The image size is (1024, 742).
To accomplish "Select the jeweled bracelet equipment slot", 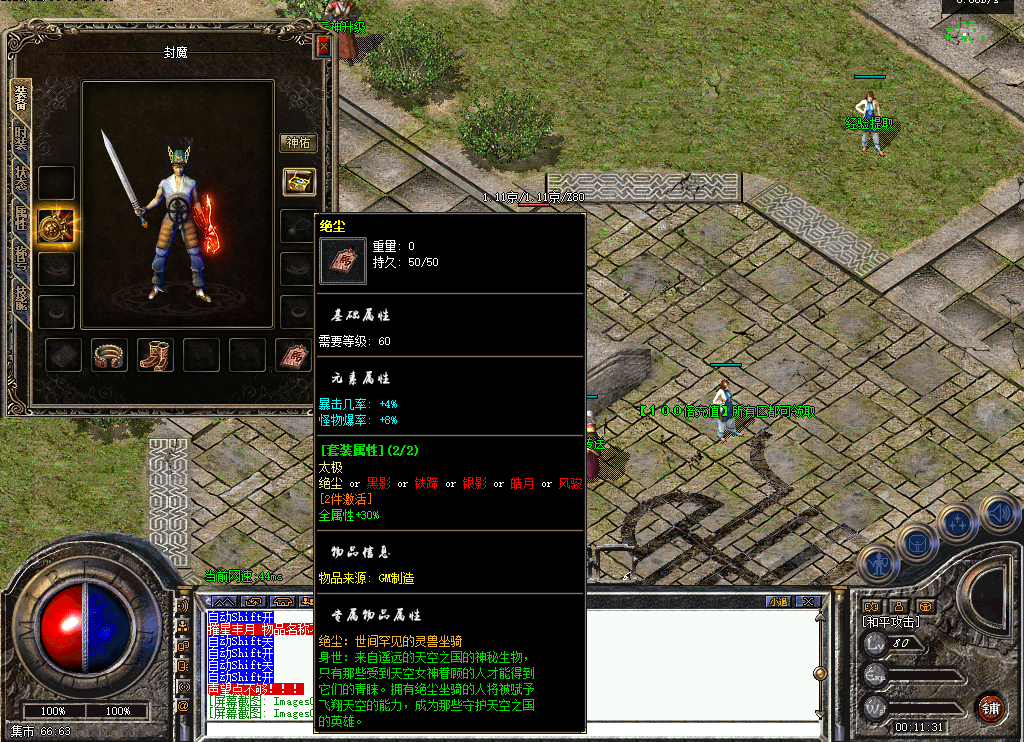I will (109, 355).
